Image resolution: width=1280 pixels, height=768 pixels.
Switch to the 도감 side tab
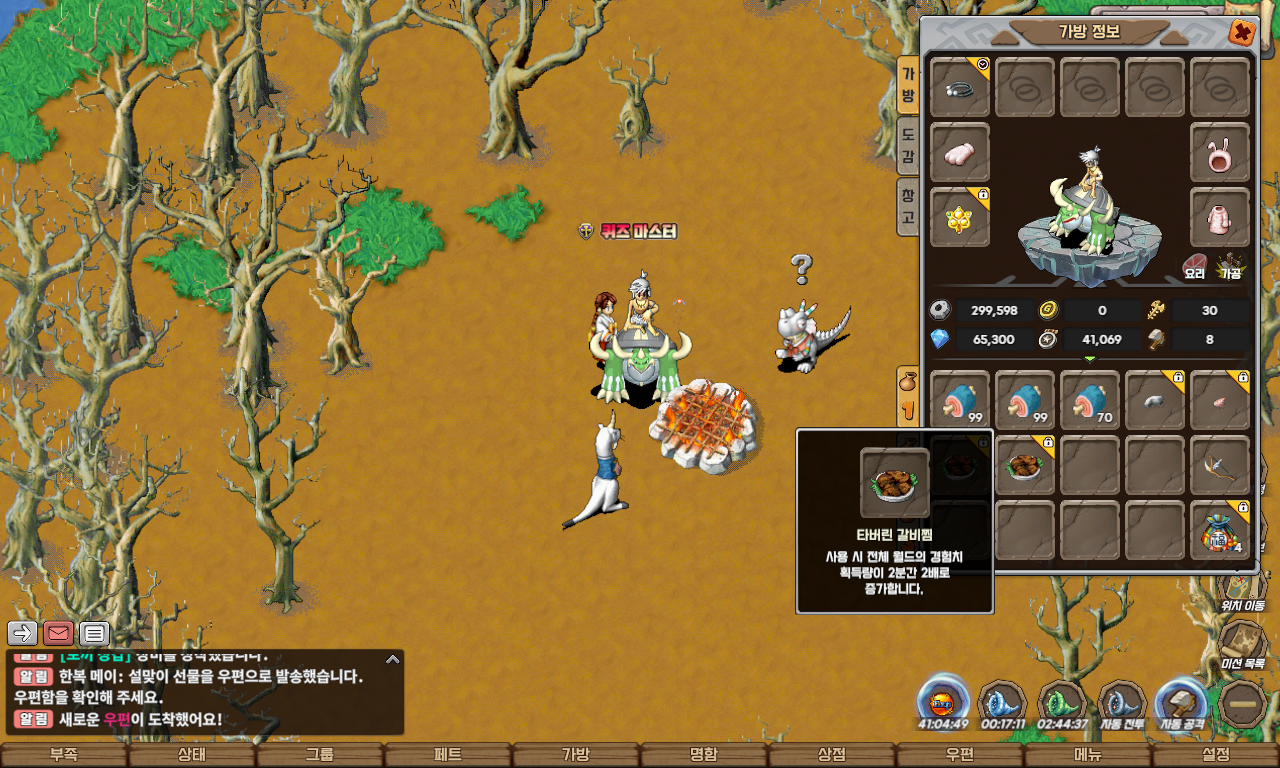point(908,144)
